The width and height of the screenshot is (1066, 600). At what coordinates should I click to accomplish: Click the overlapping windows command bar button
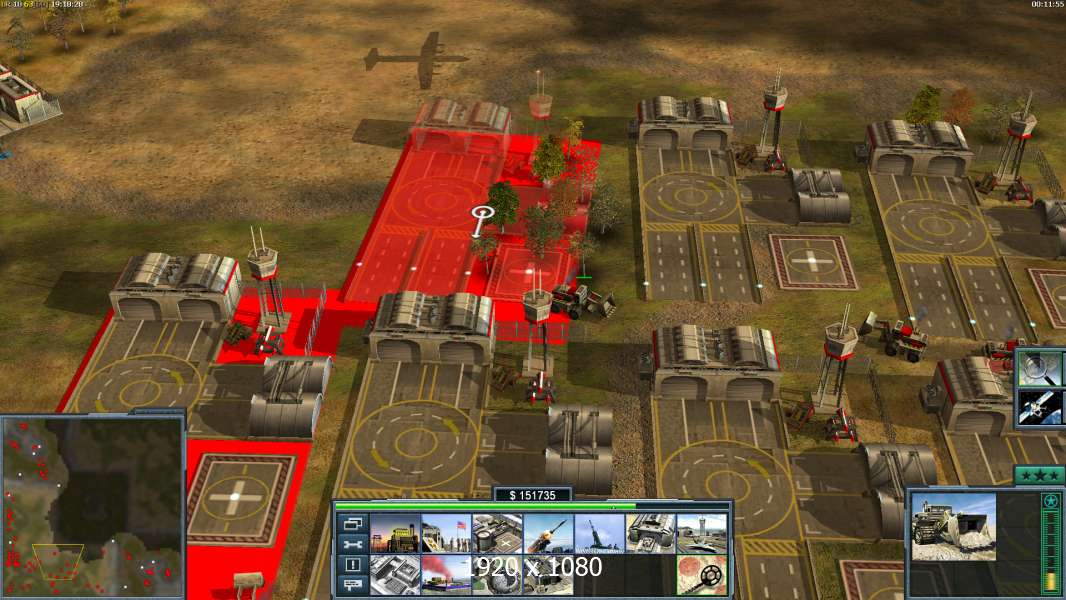(x=352, y=523)
